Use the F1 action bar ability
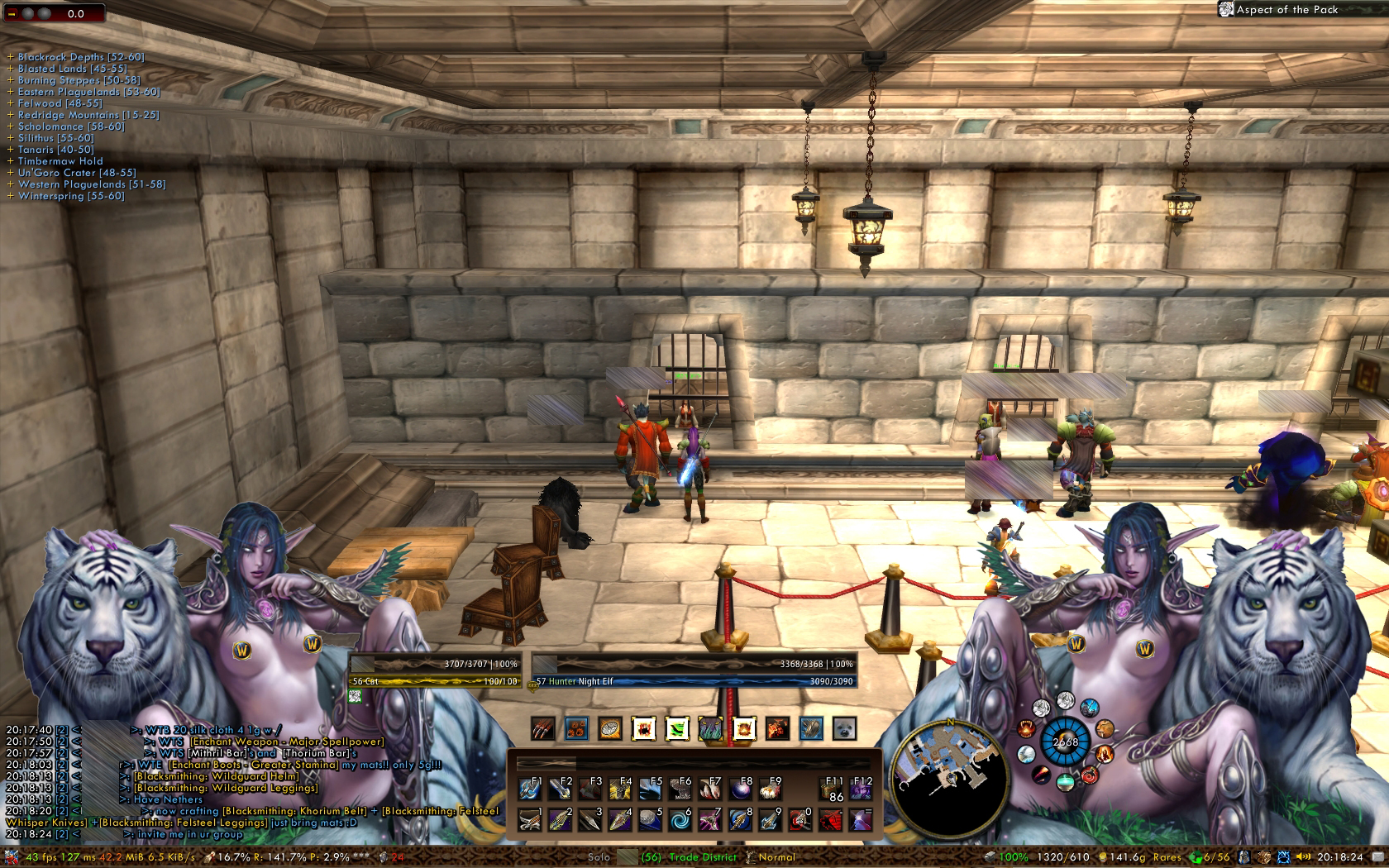Viewport: 1389px width, 868px height. click(x=530, y=789)
